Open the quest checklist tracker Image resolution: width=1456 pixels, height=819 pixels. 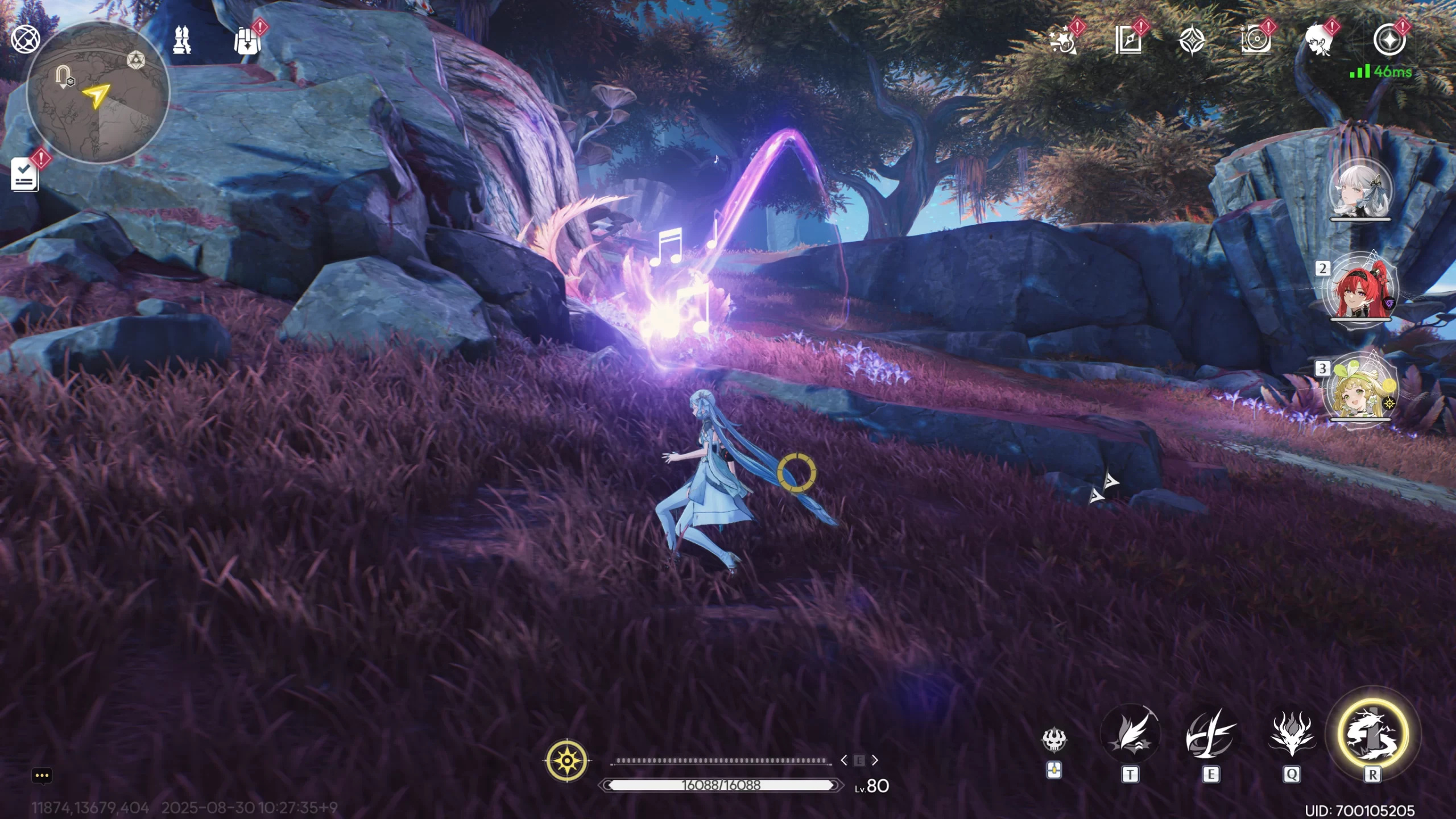point(25,175)
